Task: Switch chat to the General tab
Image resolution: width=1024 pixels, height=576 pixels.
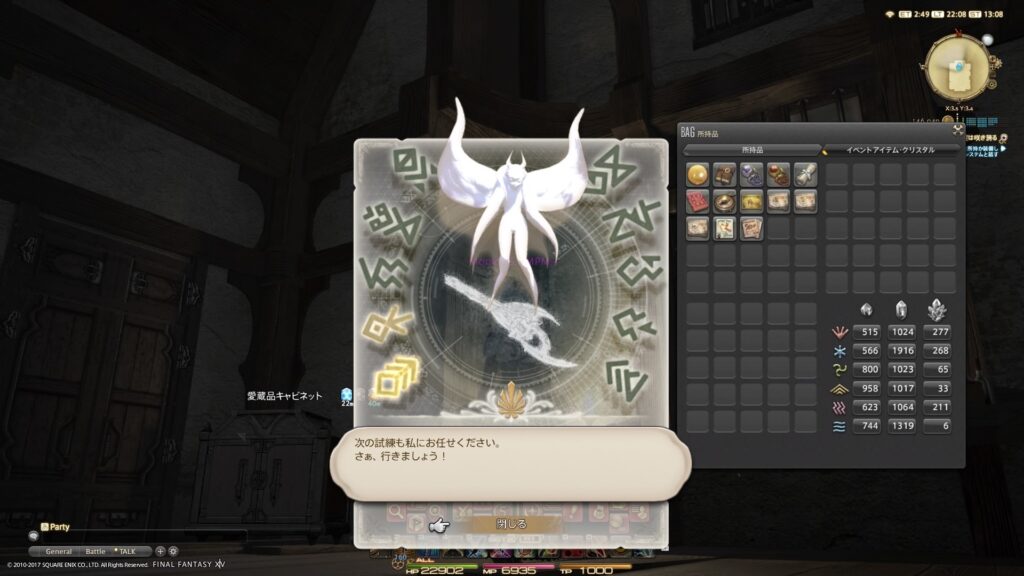Action: coord(58,551)
